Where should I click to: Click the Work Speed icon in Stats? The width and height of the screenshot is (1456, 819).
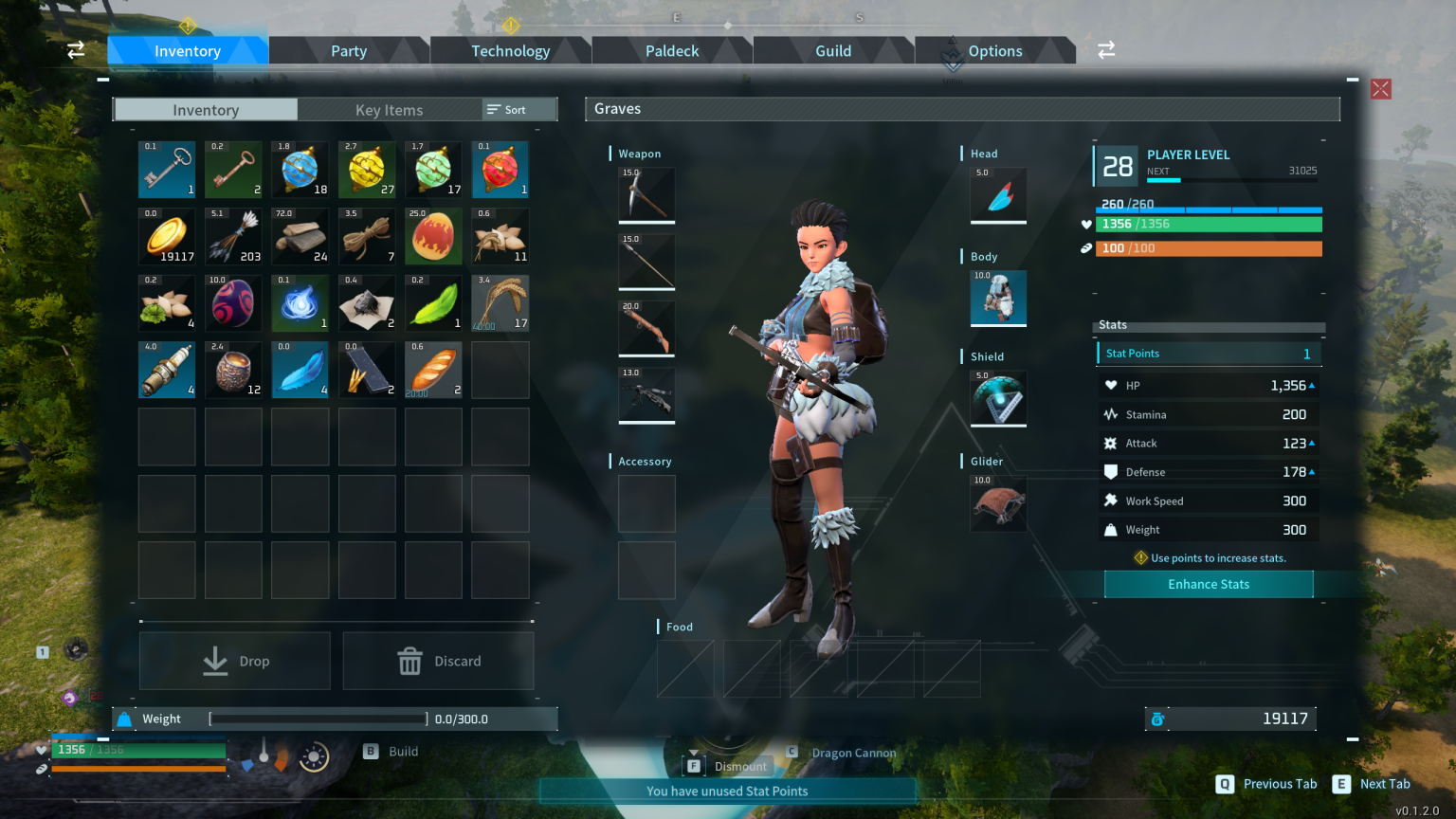[1111, 500]
